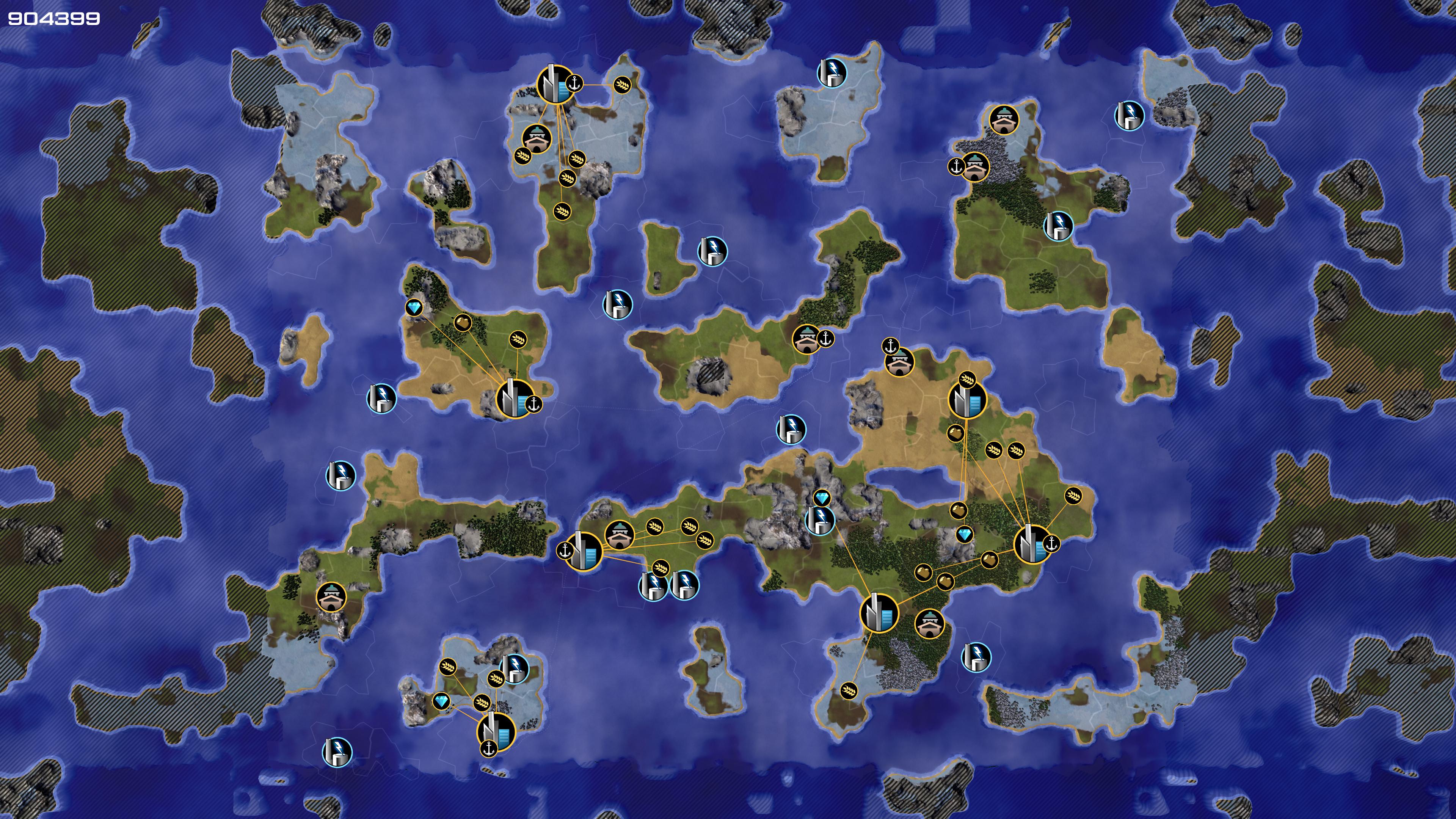1456x819 pixels.
Task: Select the fortress marker with anchor badge above it
Action: [x=899, y=362]
